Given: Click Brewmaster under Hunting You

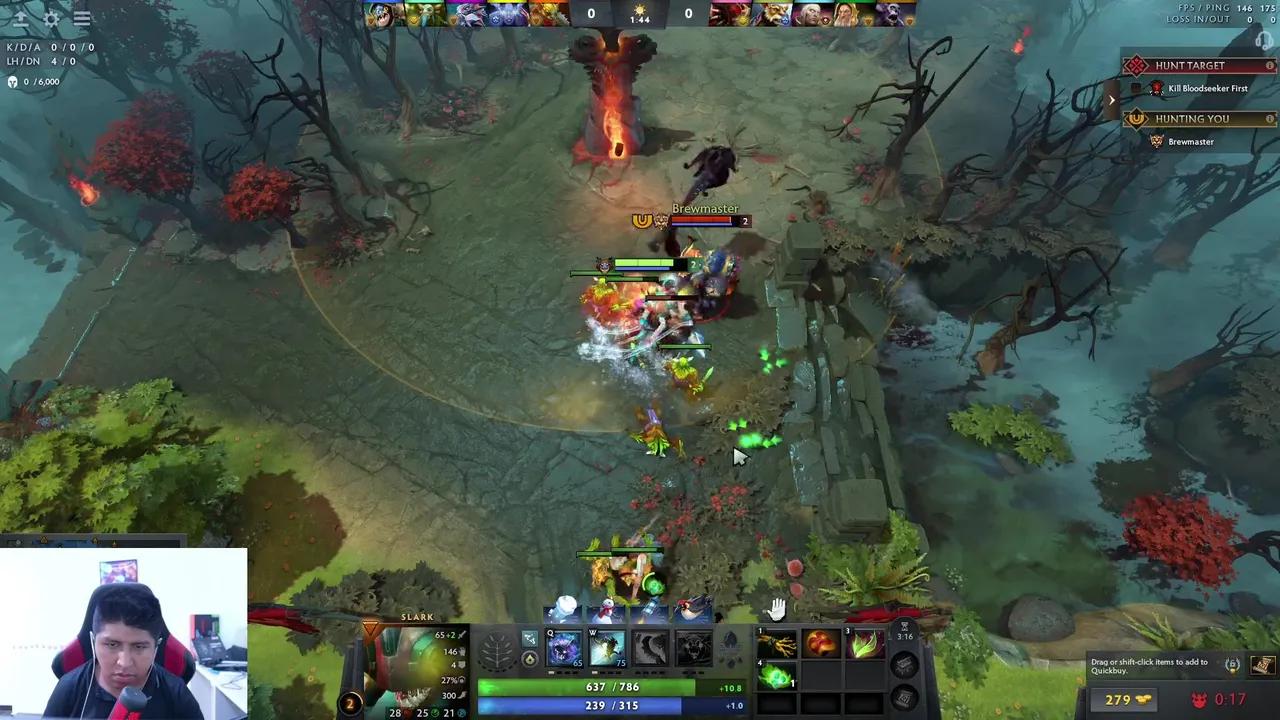Looking at the screenshot, I should pyautogui.click(x=1190, y=141).
